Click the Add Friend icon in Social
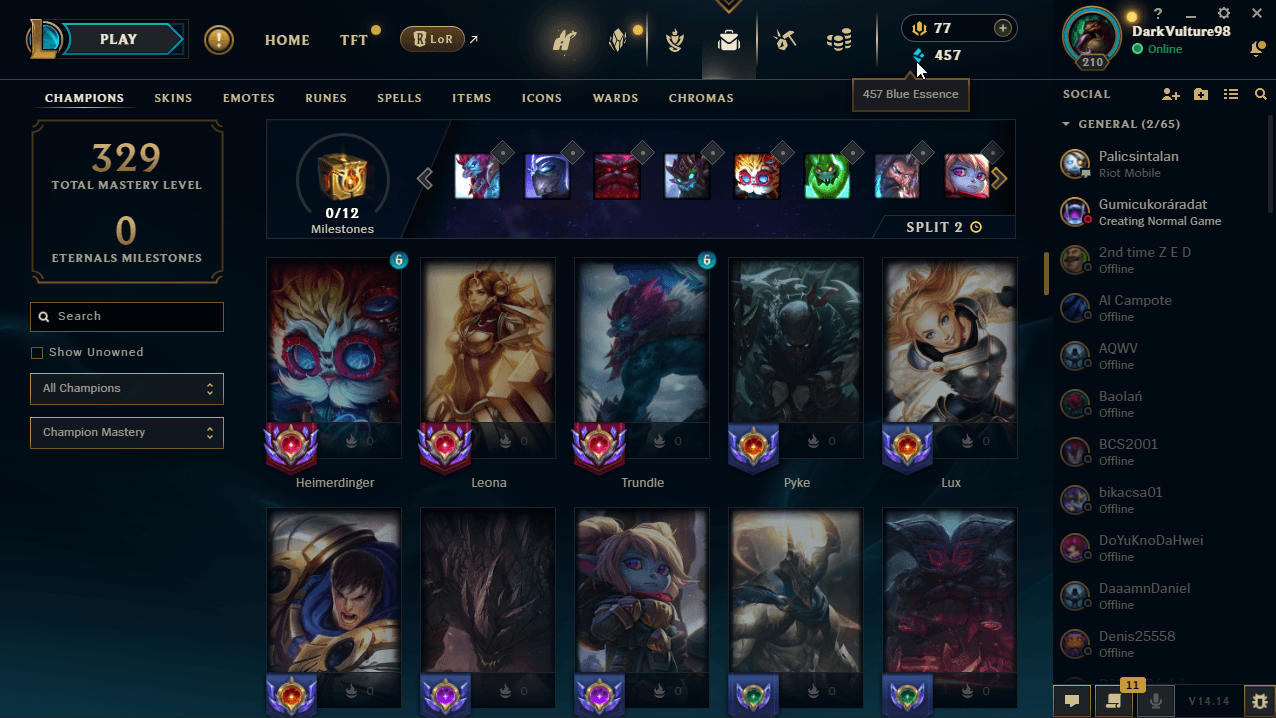Image resolution: width=1276 pixels, height=718 pixels. tap(1171, 94)
